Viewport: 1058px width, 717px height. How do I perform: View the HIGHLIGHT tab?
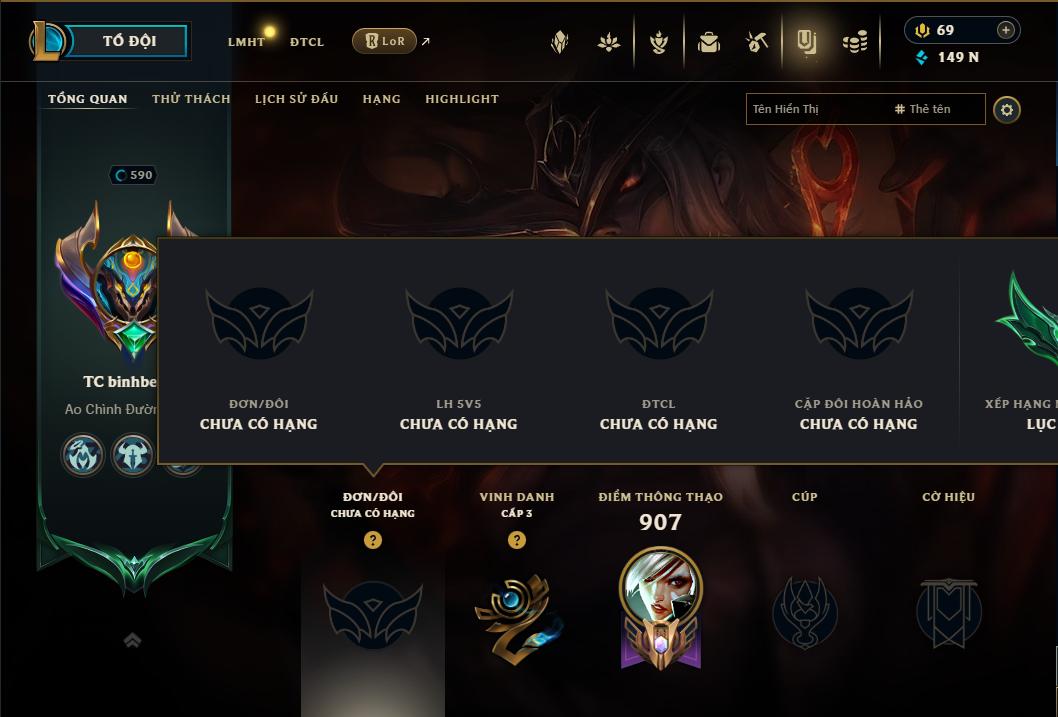pos(461,99)
